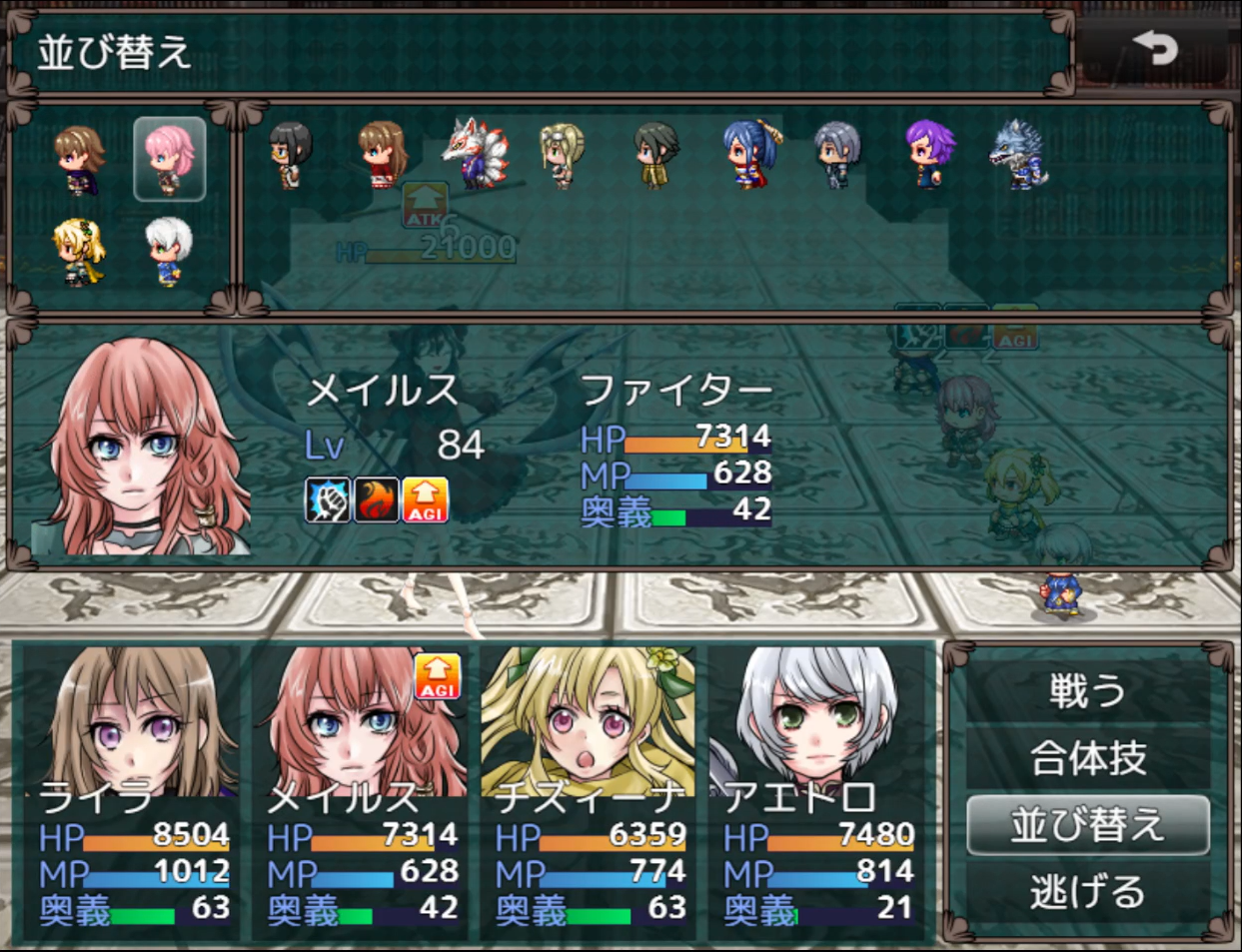The height and width of the screenshot is (952, 1242).
Task: Select the blue-haired reserve member
Action: [751, 155]
